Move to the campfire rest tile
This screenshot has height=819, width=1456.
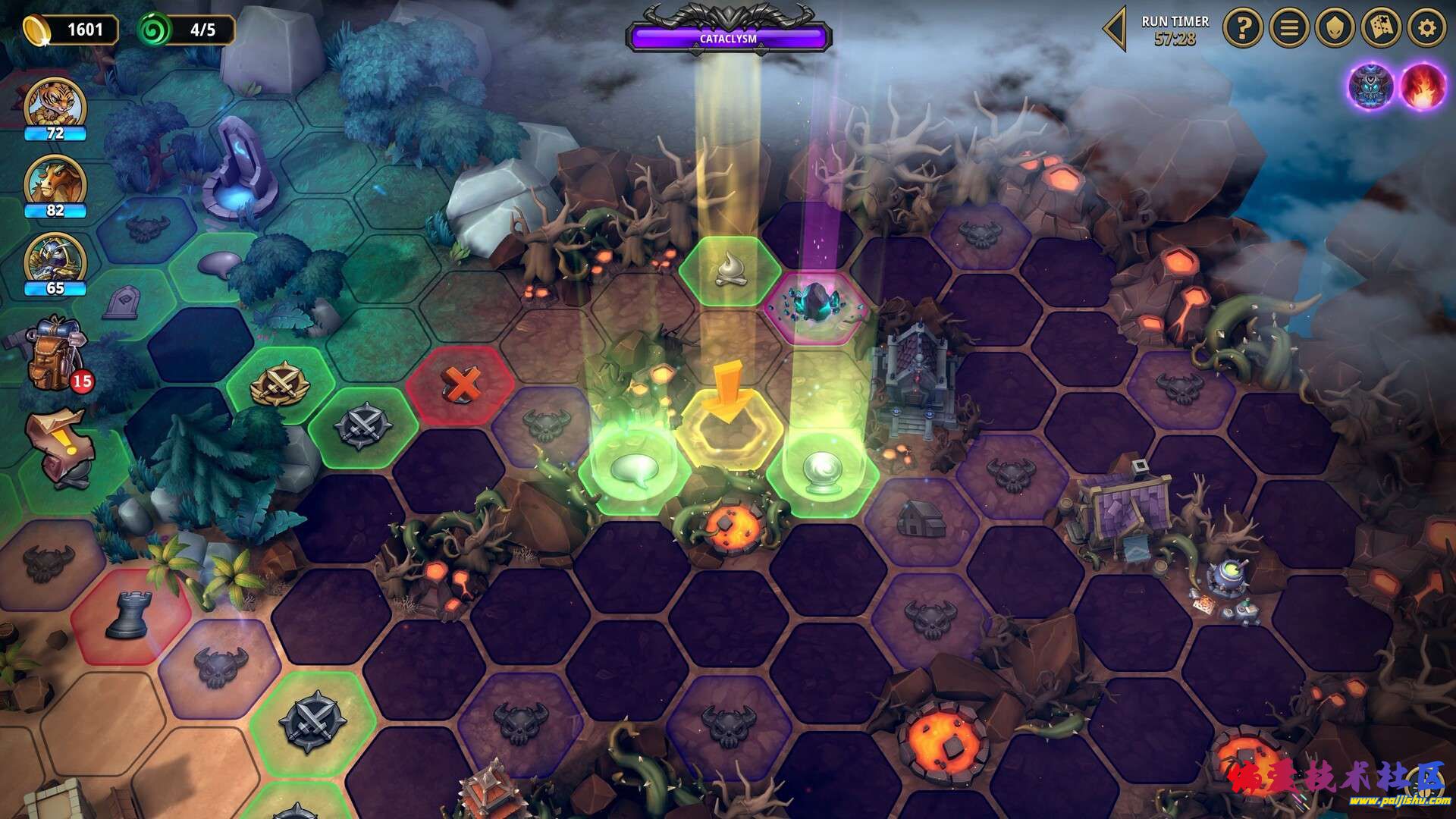pos(730,271)
